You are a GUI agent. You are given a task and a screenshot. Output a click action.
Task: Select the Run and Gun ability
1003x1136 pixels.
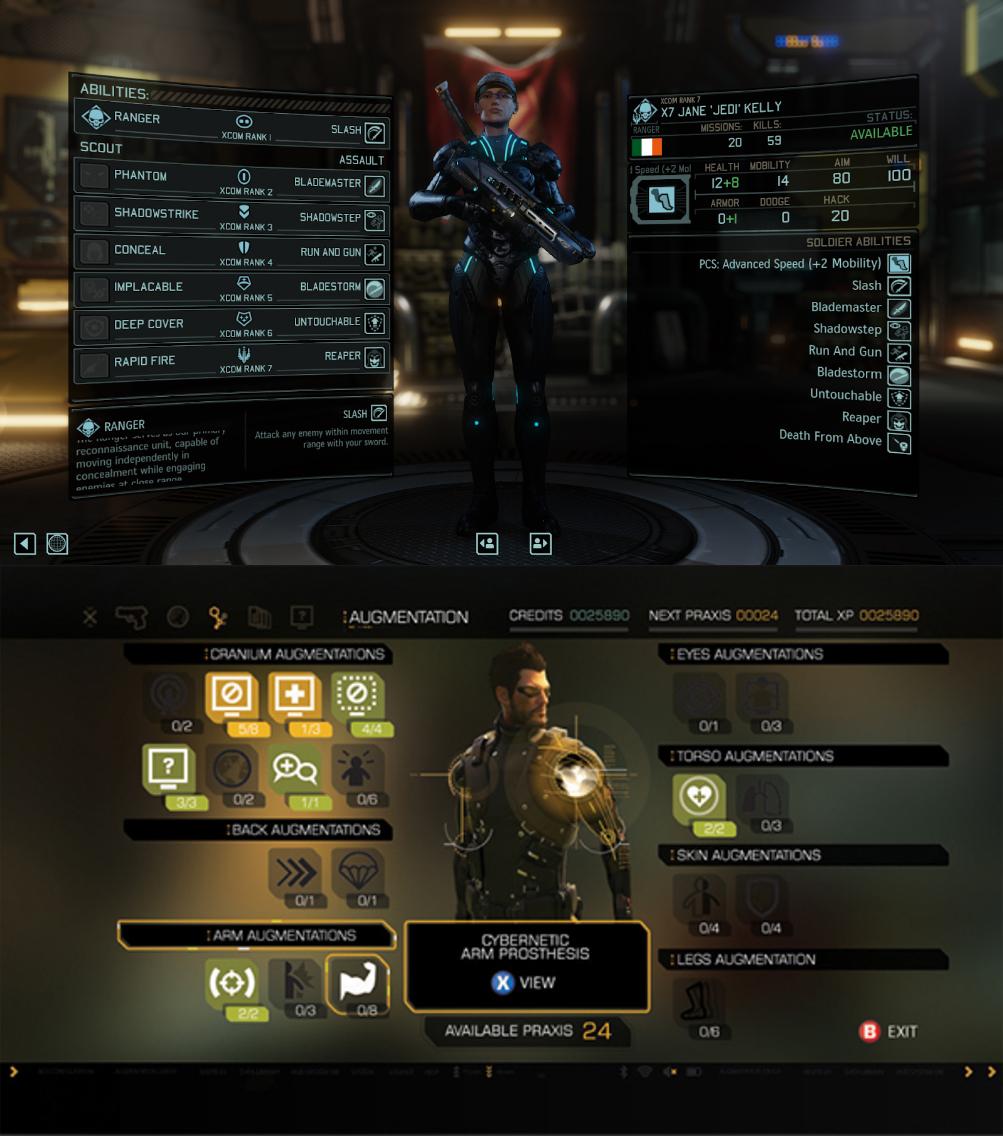(x=373, y=254)
